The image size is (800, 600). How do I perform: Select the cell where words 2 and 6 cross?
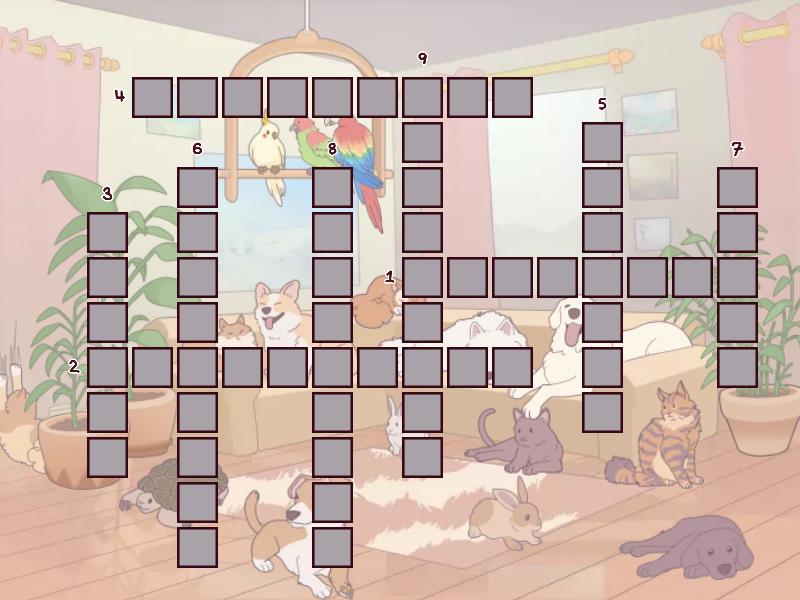point(197,367)
